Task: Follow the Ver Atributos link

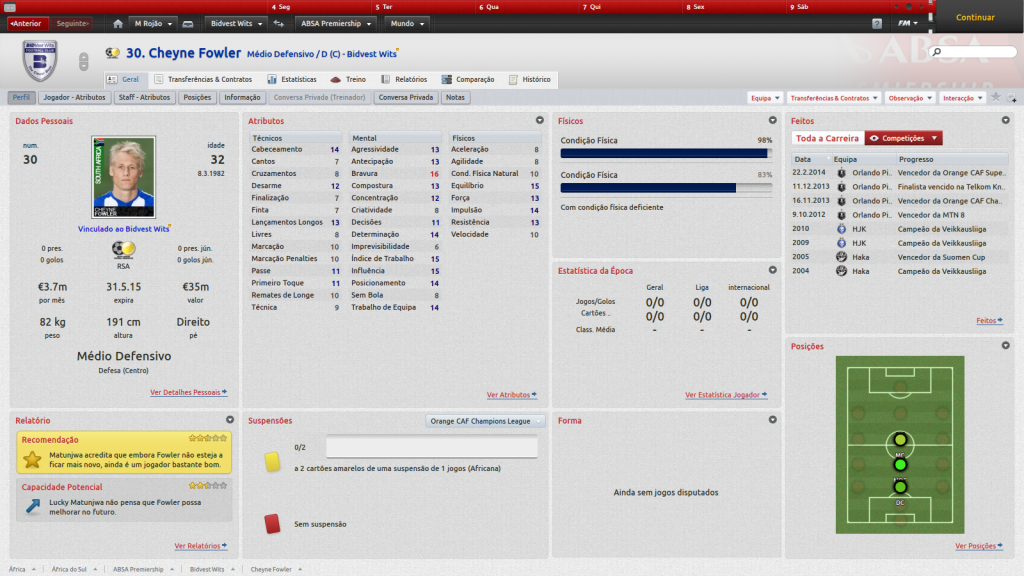Action: tap(511, 395)
